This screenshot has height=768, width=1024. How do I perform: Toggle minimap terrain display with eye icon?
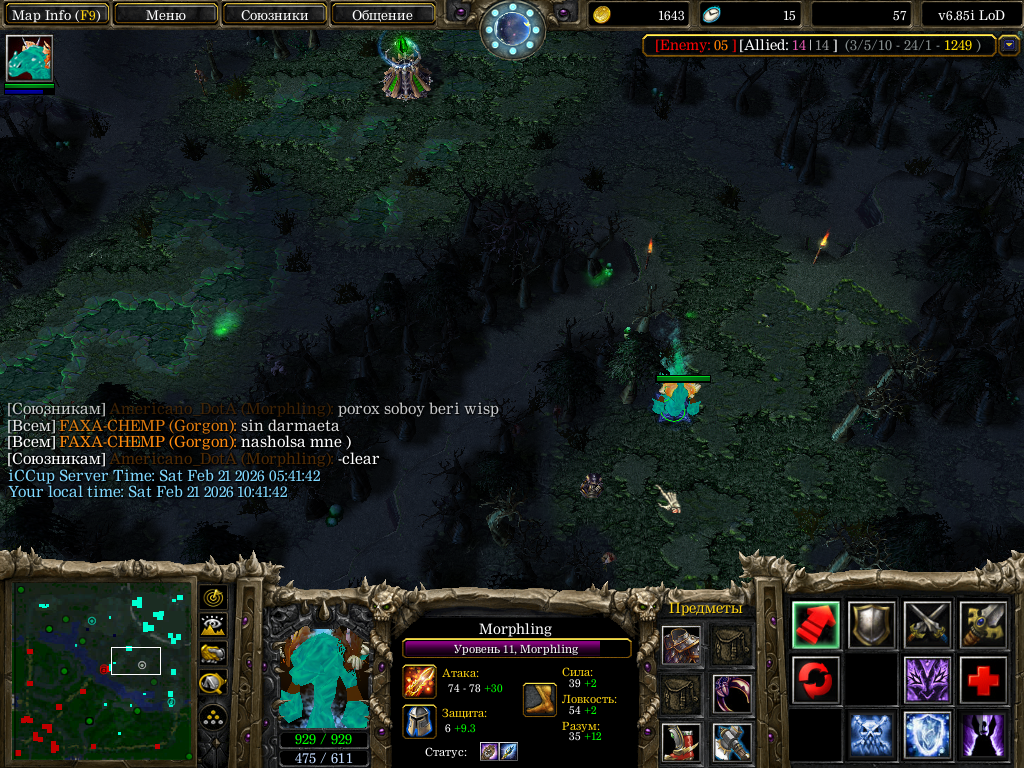coord(213,626)
